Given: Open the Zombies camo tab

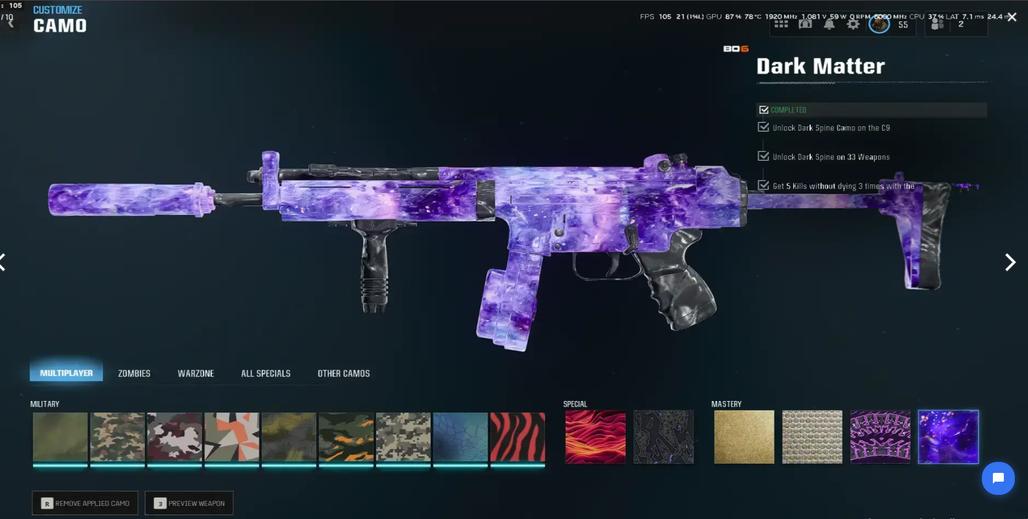Looking at the screenshot, I should click(x=134, y=373).
